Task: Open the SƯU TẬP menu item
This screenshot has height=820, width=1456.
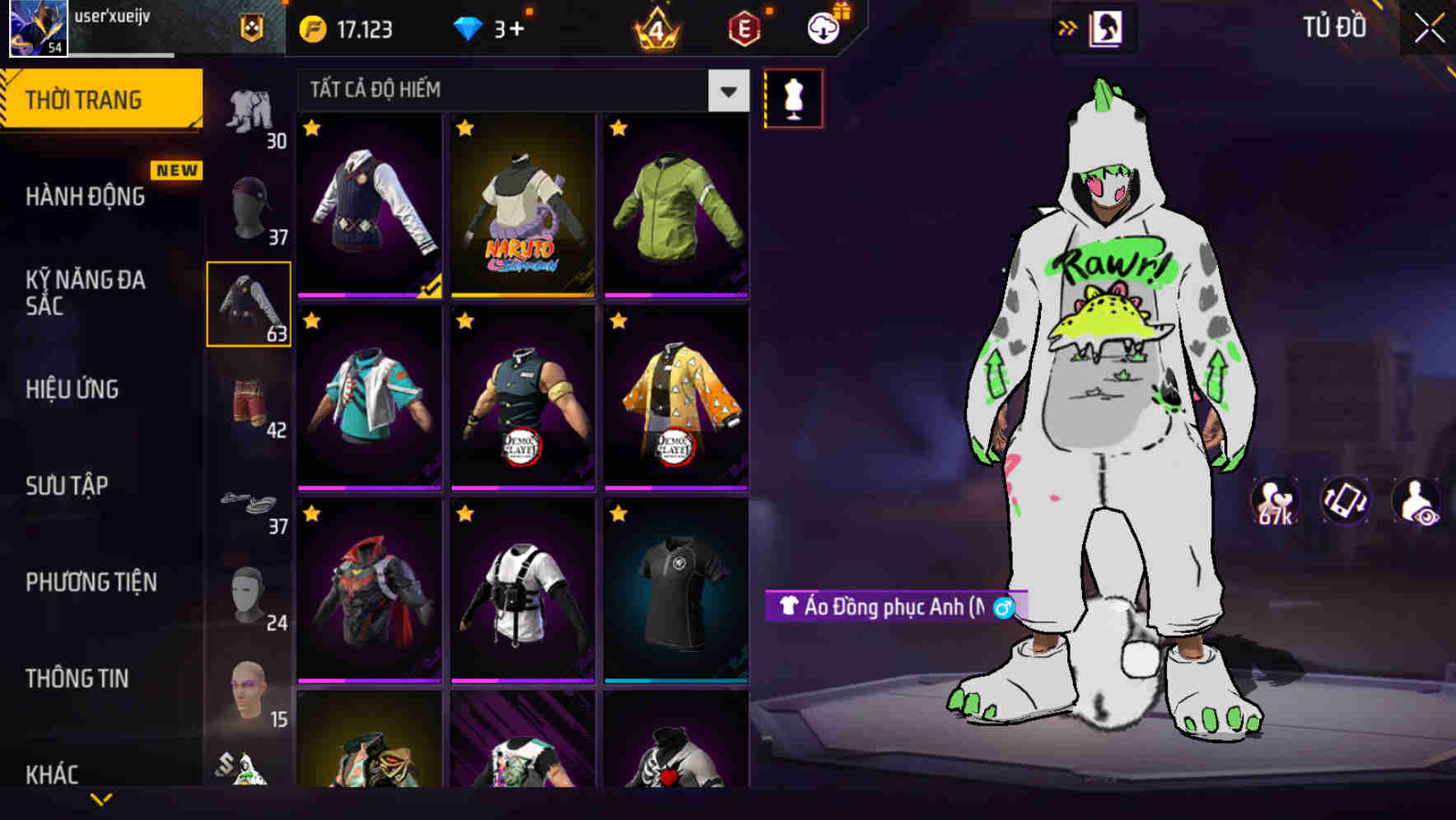Action: (x=66, y=486)
